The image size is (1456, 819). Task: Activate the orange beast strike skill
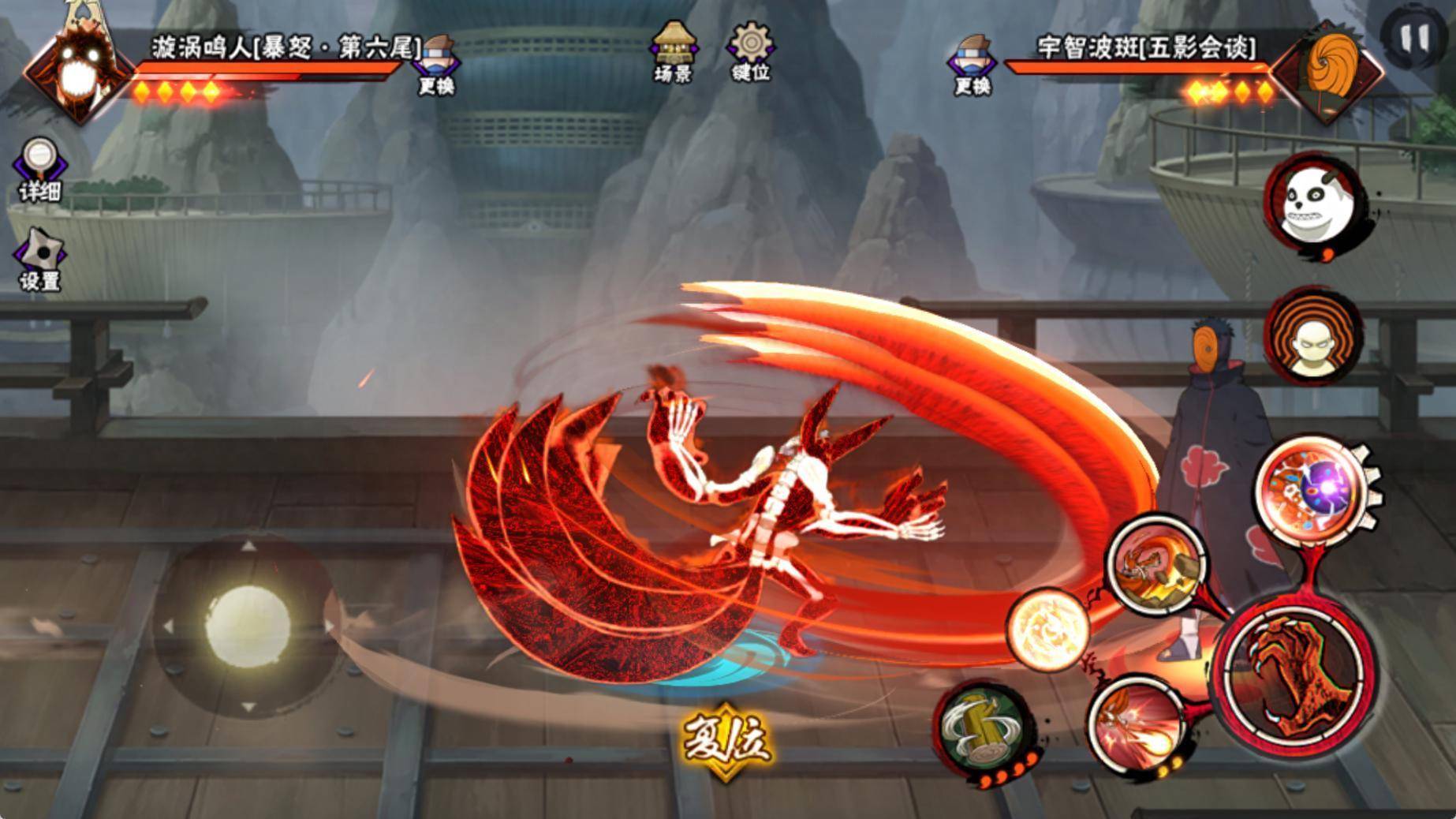pyautogui.click(x=1156, y=563)
